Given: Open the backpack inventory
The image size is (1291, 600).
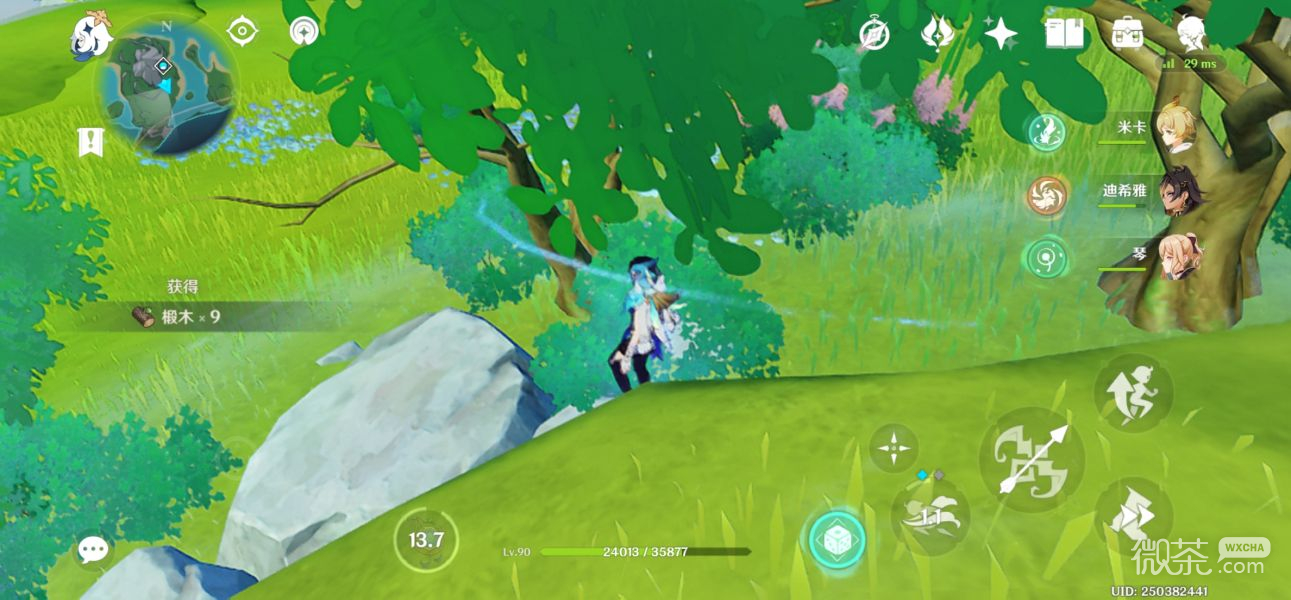Looking at the screenshot, I should point(1127,34).
